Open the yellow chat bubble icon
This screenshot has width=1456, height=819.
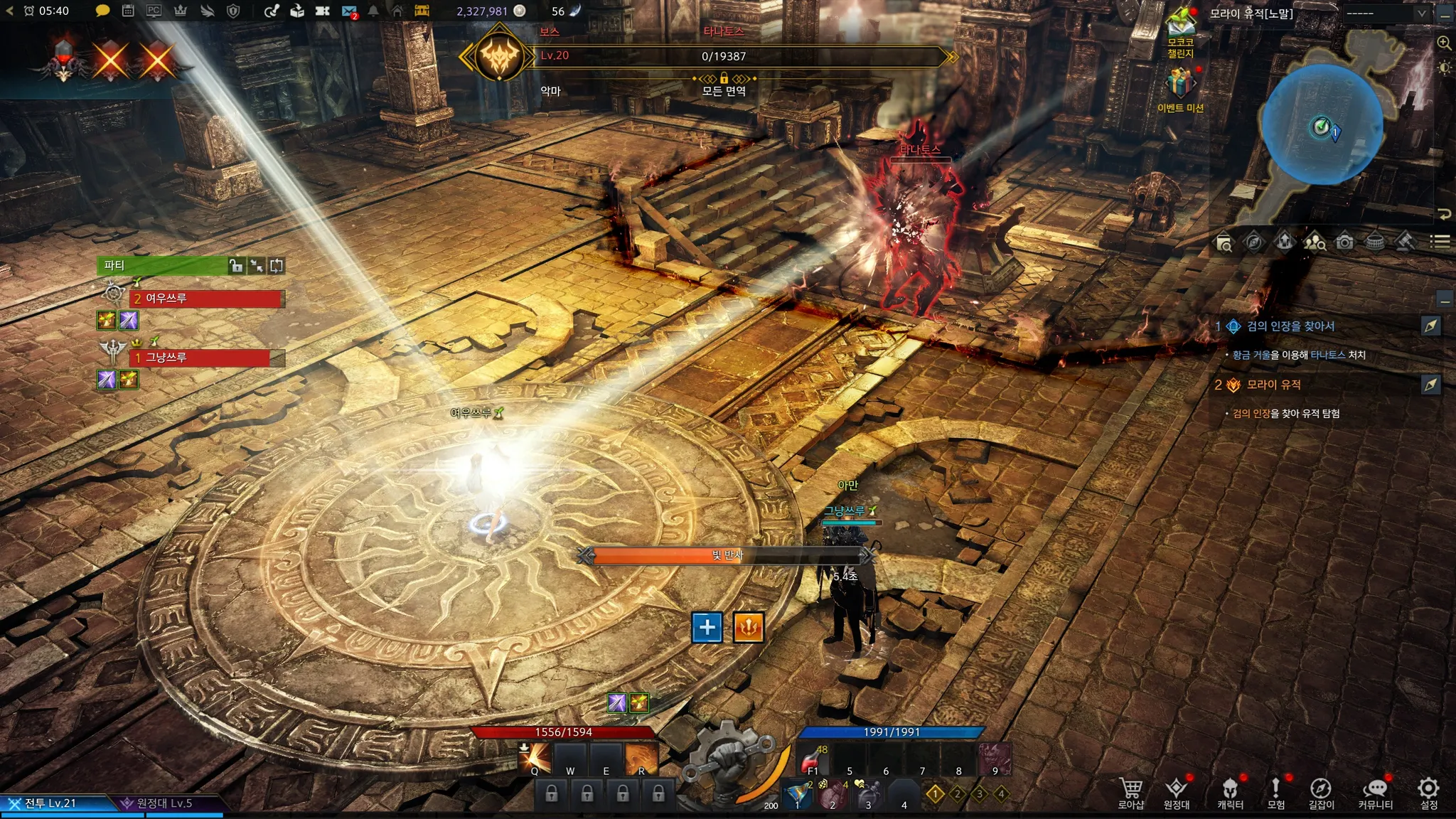tap(102, 11)
